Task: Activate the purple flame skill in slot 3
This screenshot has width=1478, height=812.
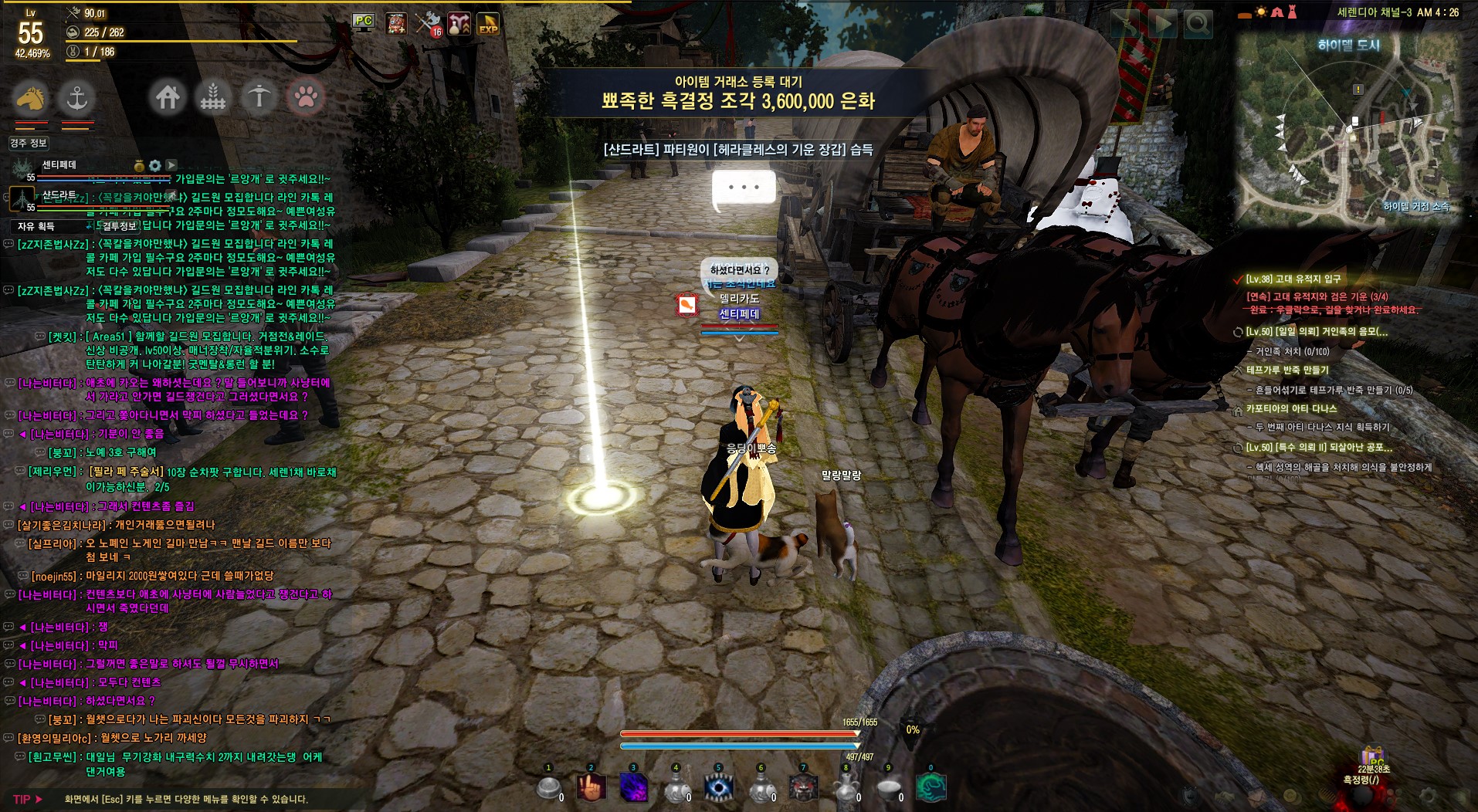Action: click(x=634, y=787)
